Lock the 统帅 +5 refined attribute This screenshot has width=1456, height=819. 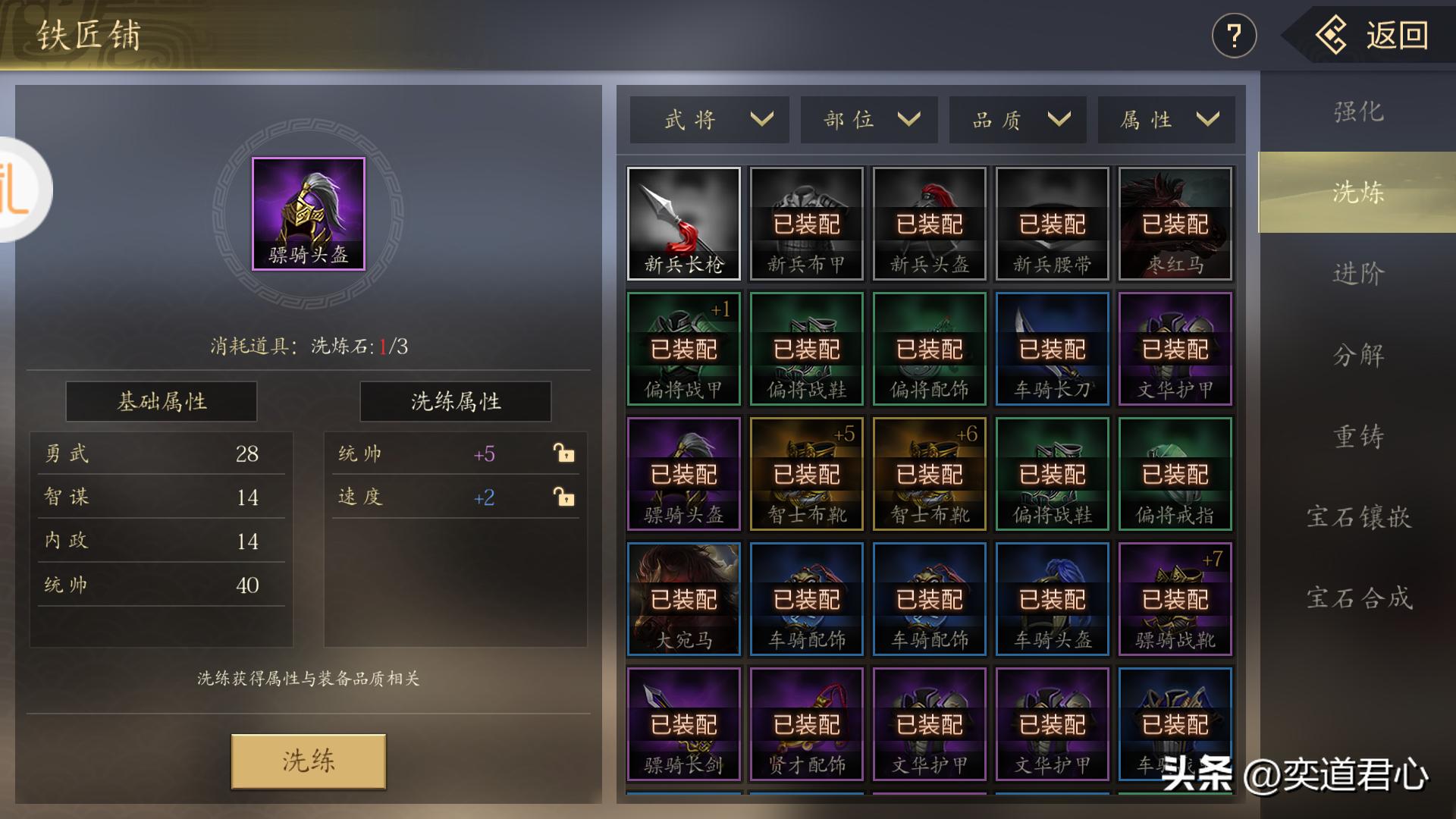point(565,453)
